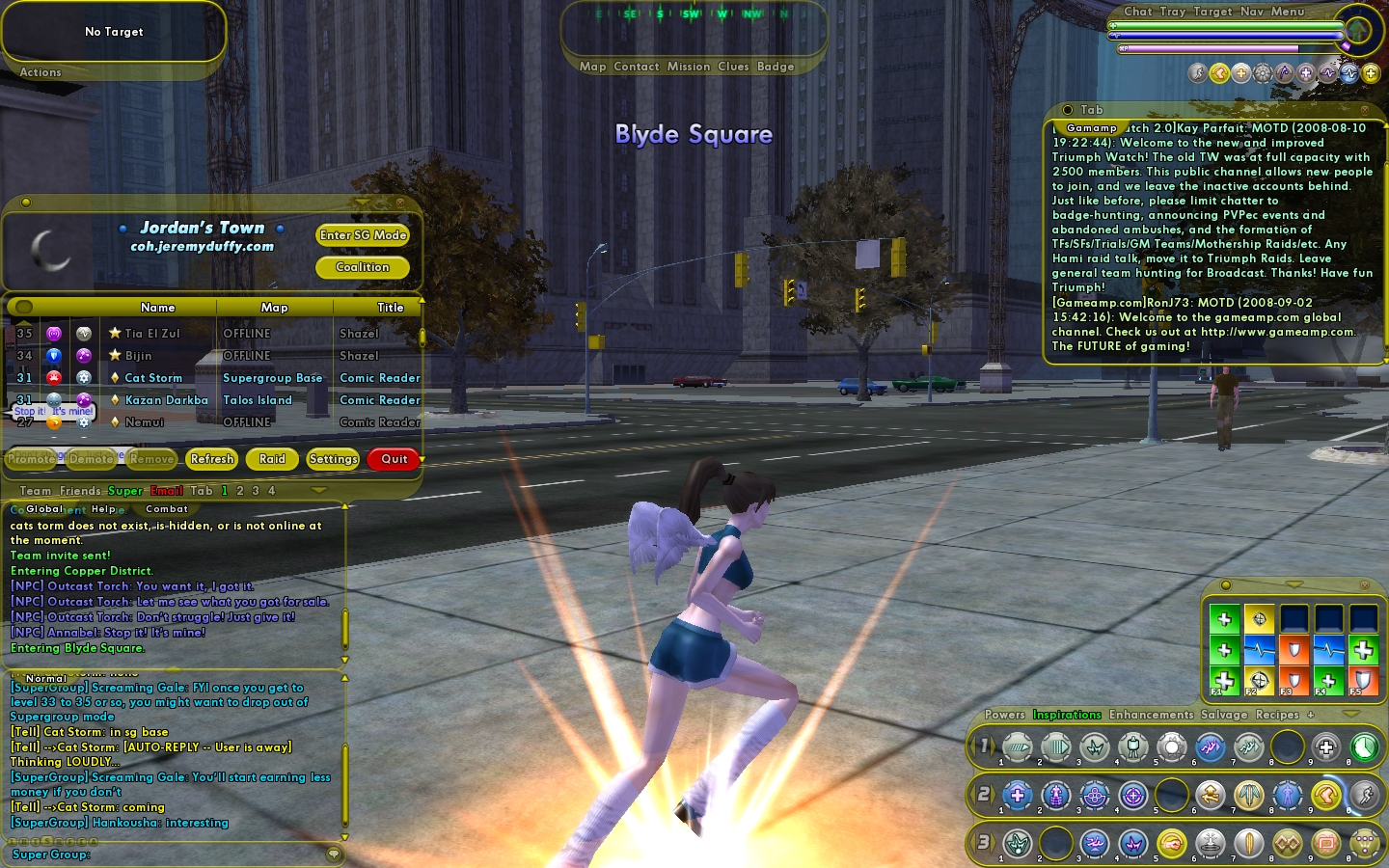Open the supergroup Raid options
Screen dimensions: 1389x868
click(x=272, y=459)
